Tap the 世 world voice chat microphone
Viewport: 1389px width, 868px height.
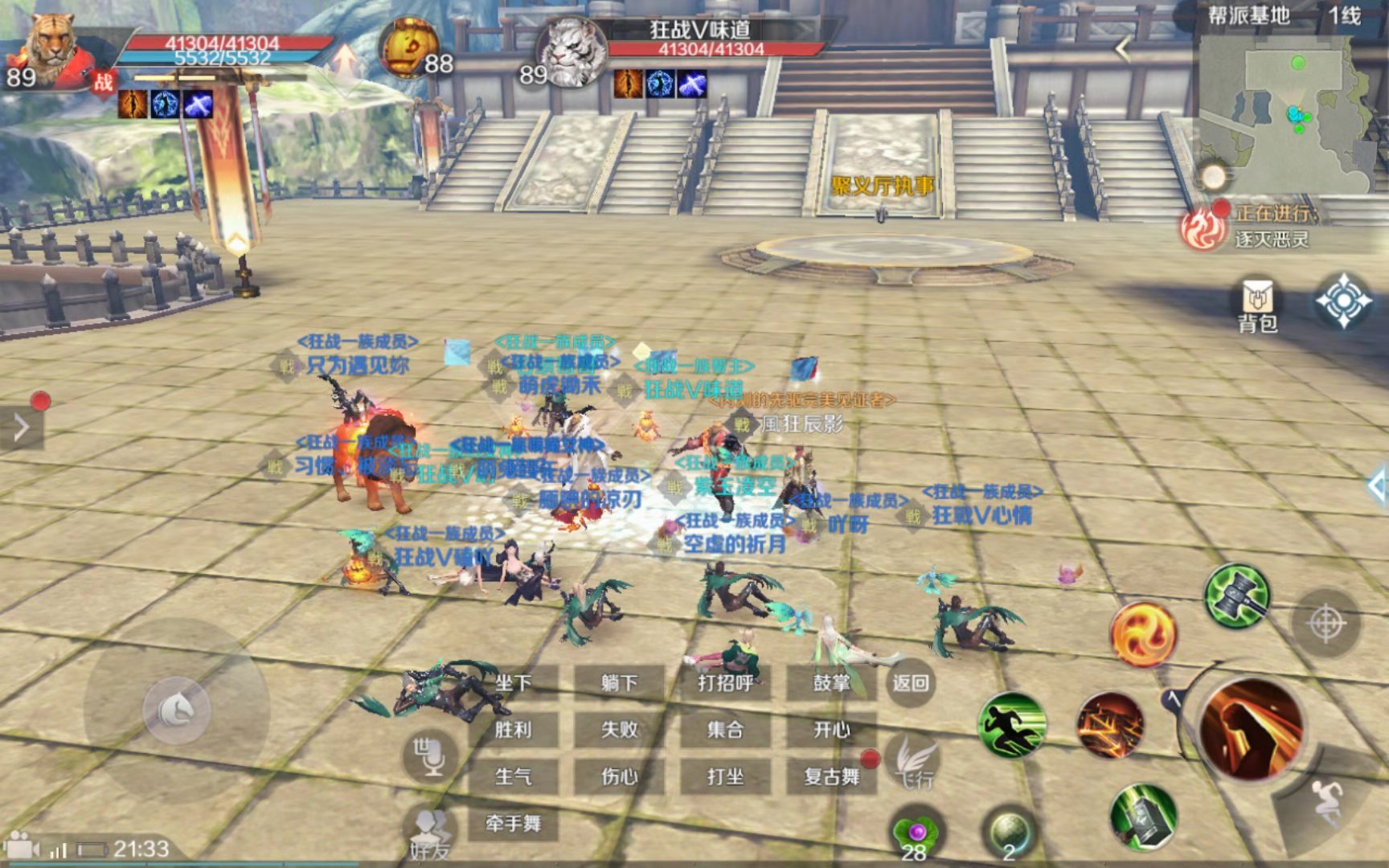[x=430, y=755]
